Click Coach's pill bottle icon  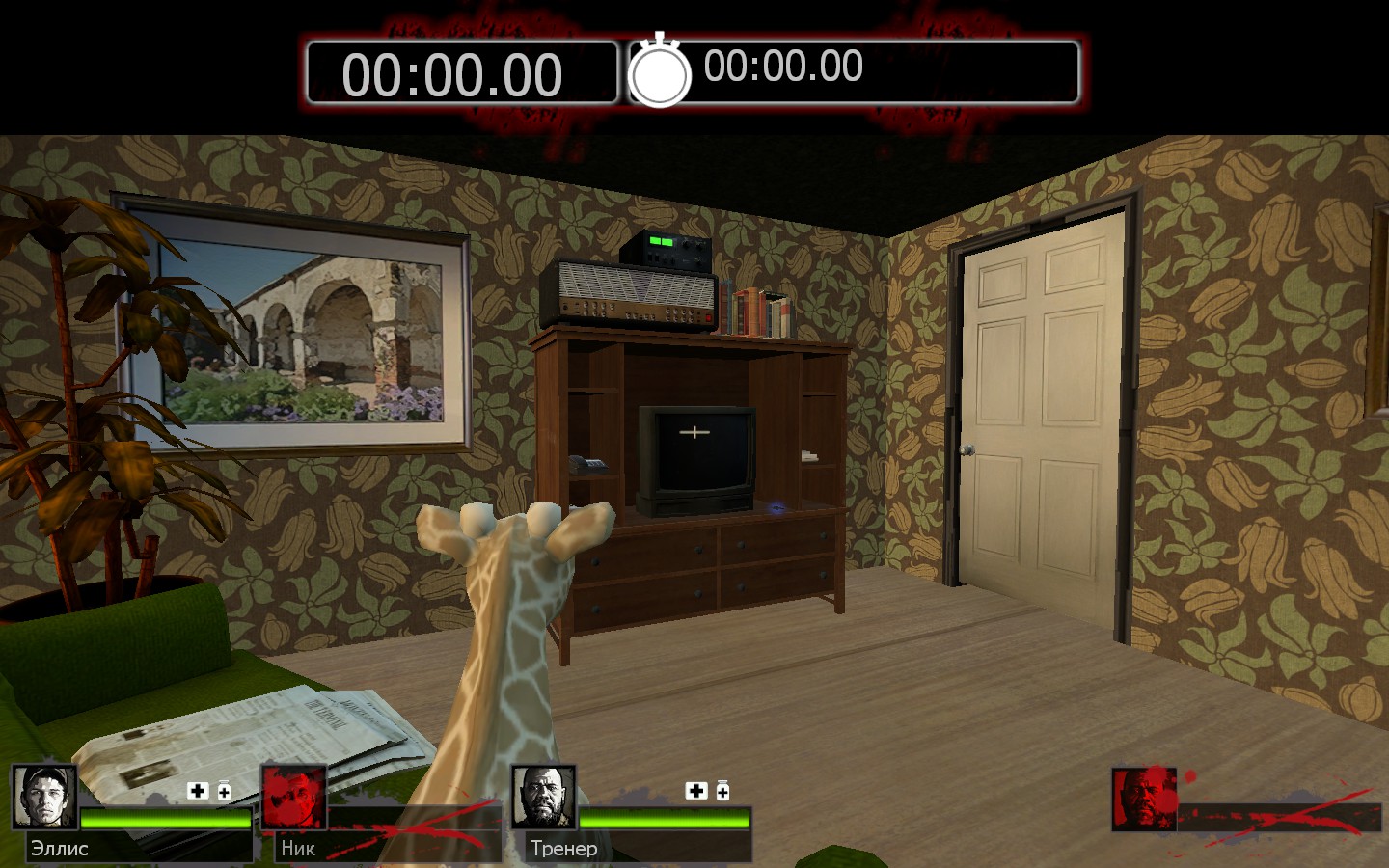(722, 791)
